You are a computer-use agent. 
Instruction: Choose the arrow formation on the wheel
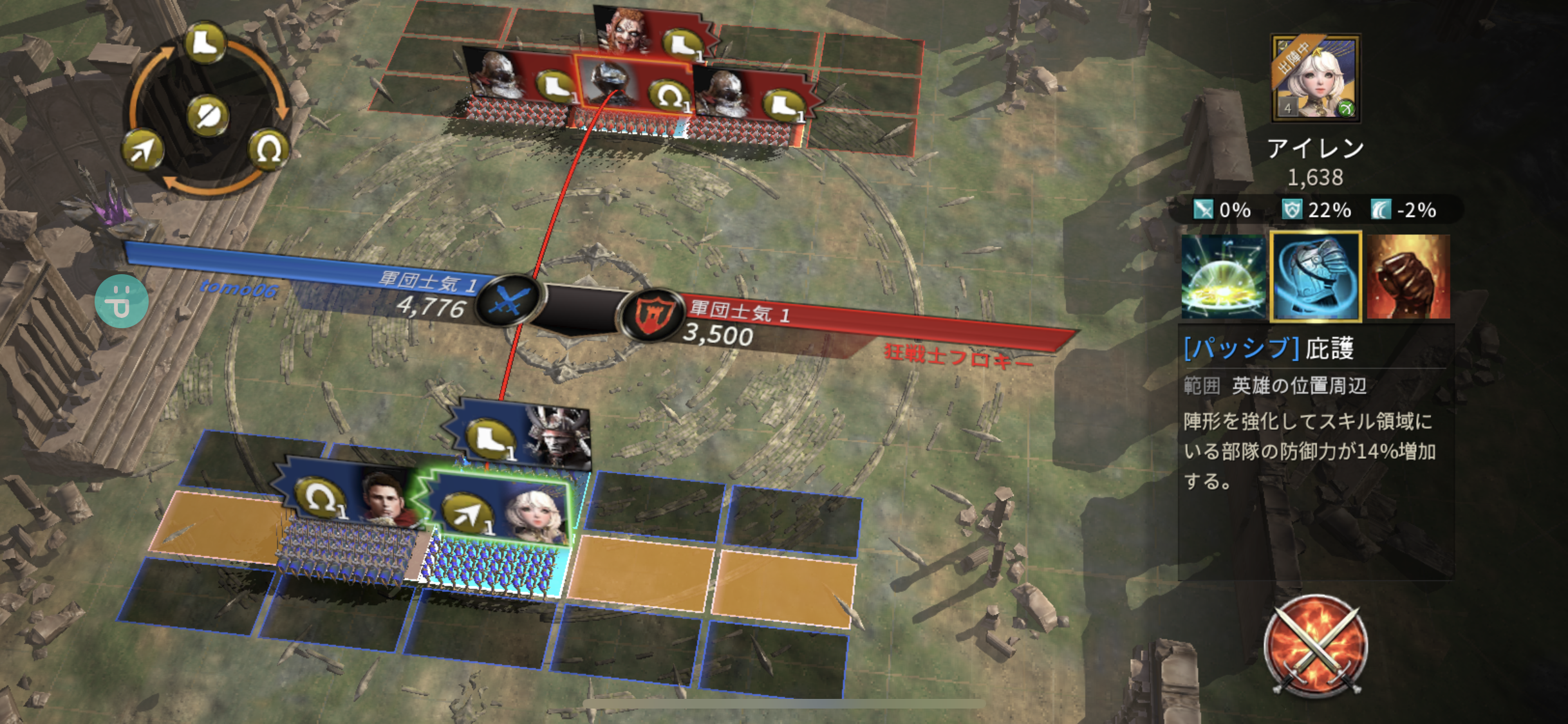(x=143, y=150)
